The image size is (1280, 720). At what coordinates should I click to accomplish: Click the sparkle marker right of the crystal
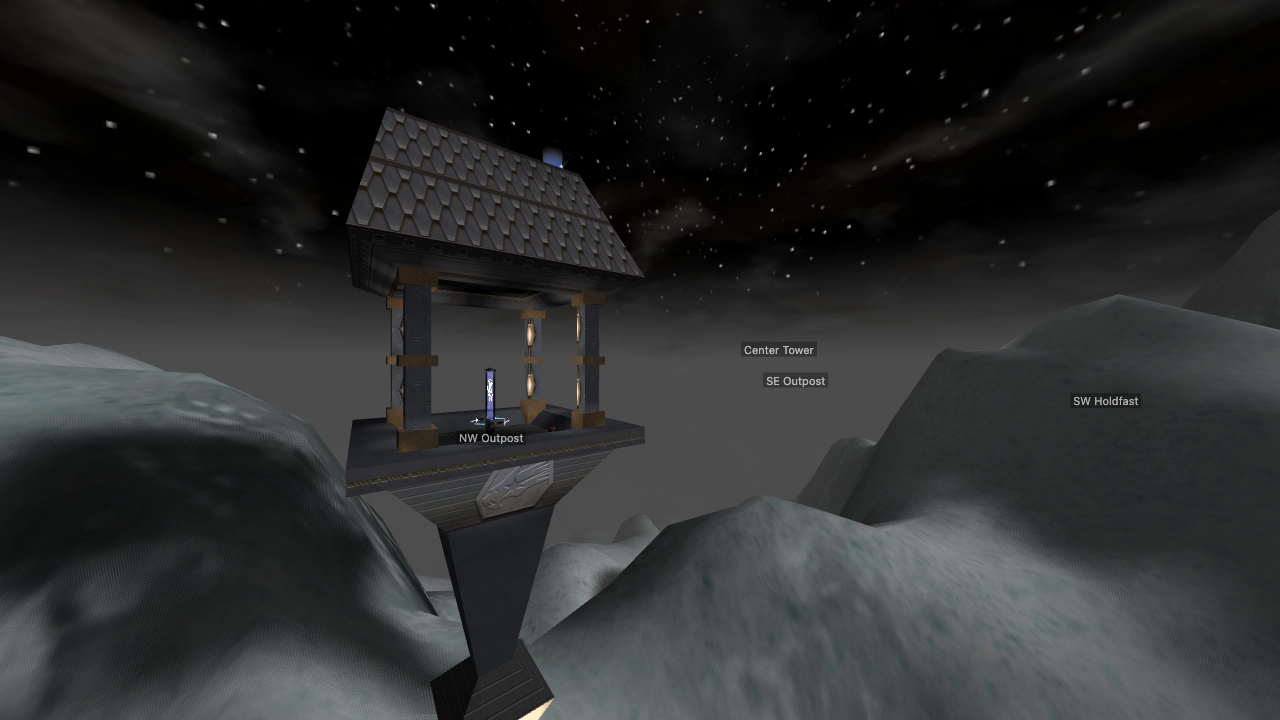tap(504, 421)
